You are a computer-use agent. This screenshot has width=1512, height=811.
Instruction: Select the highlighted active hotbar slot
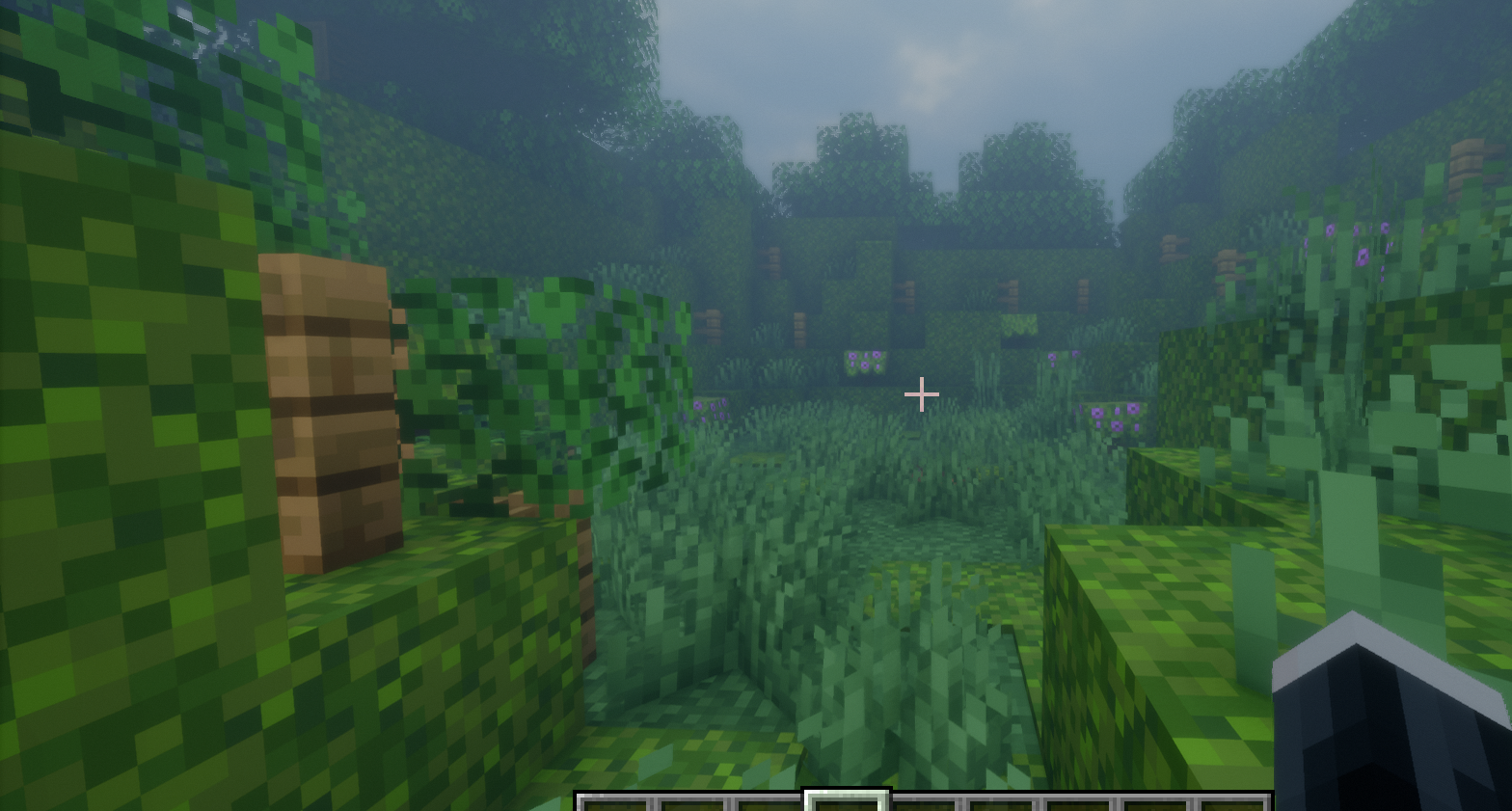tap(848, 803)
